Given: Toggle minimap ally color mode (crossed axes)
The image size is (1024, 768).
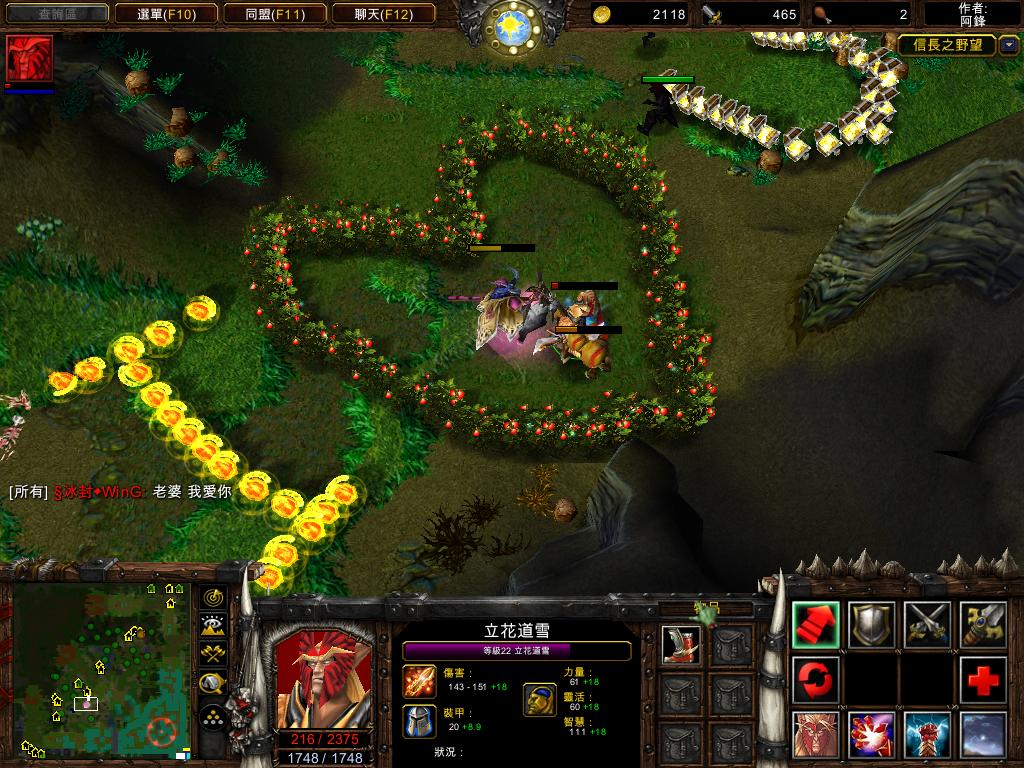Looking at the screenshot, I should [213, 655].
